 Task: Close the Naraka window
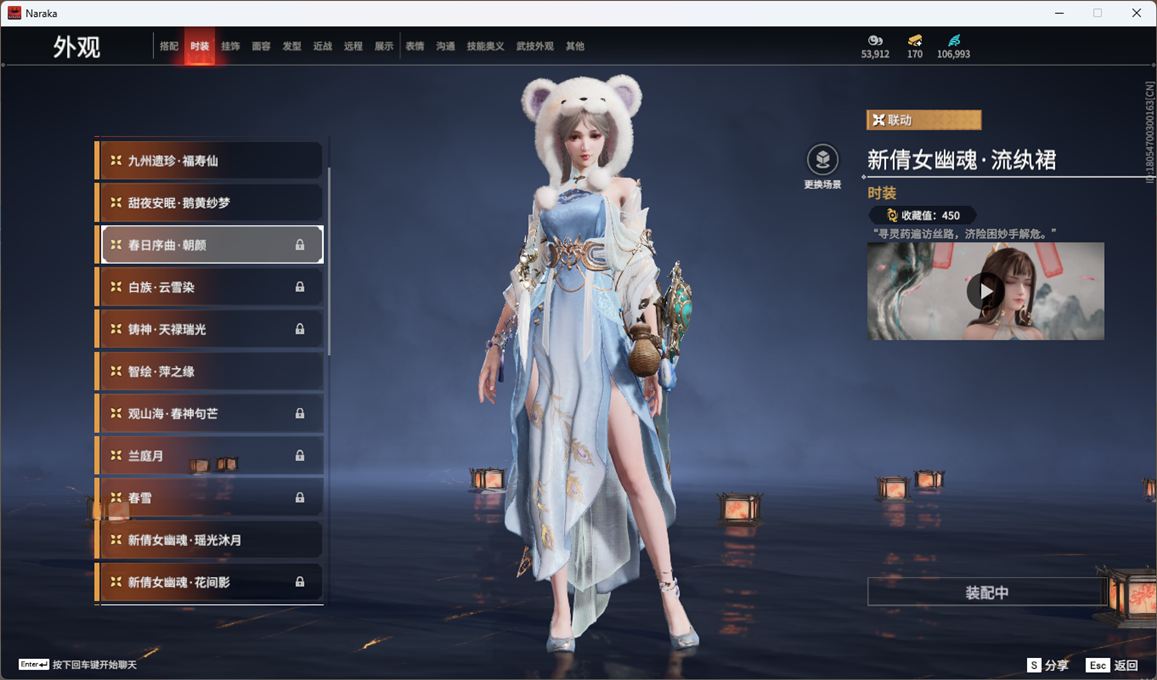click(x=1136, y=13)
